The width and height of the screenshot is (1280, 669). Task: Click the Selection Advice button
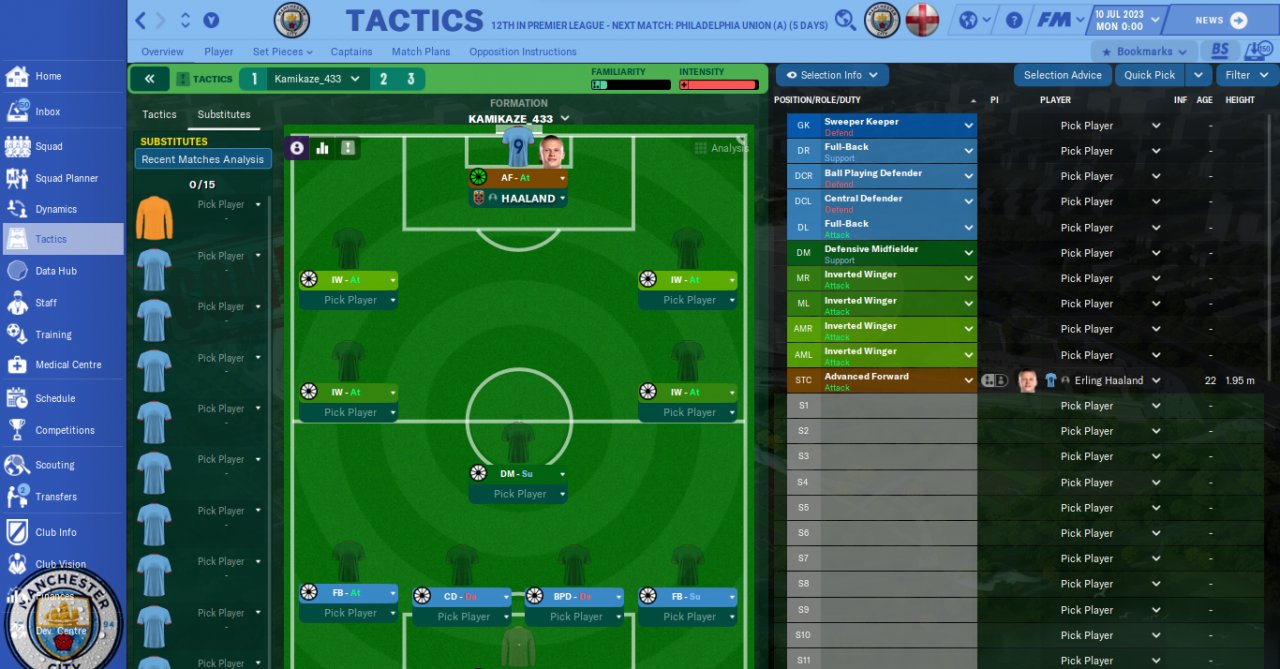pos(1062,75)
